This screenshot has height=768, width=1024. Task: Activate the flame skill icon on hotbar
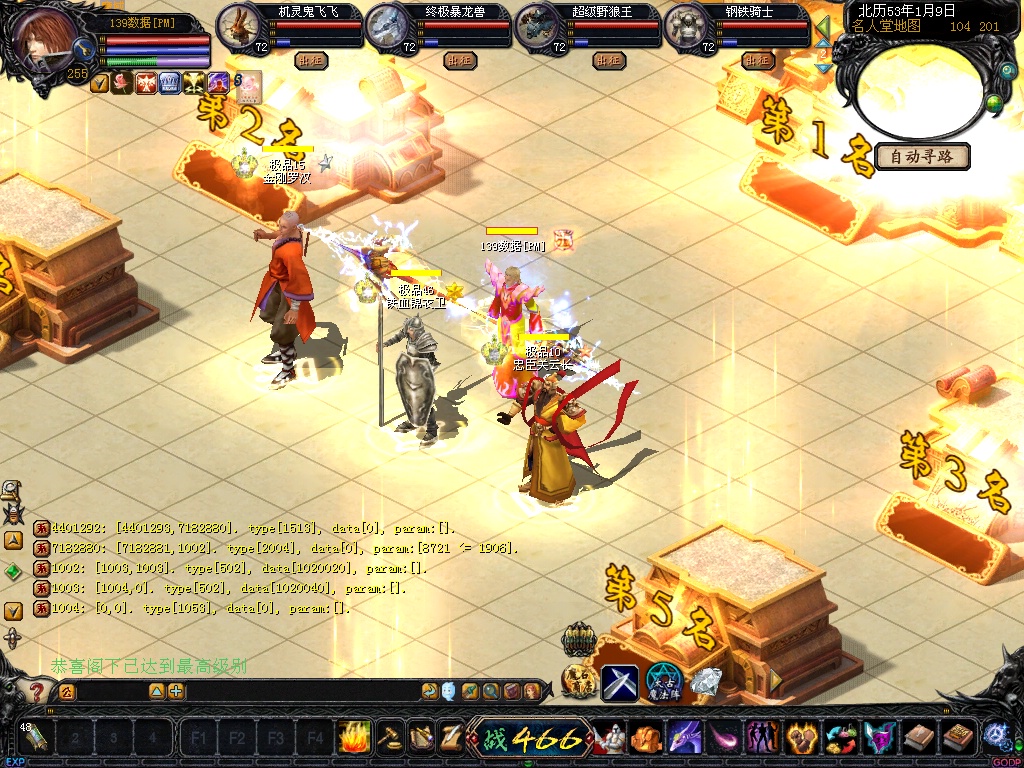353,738
